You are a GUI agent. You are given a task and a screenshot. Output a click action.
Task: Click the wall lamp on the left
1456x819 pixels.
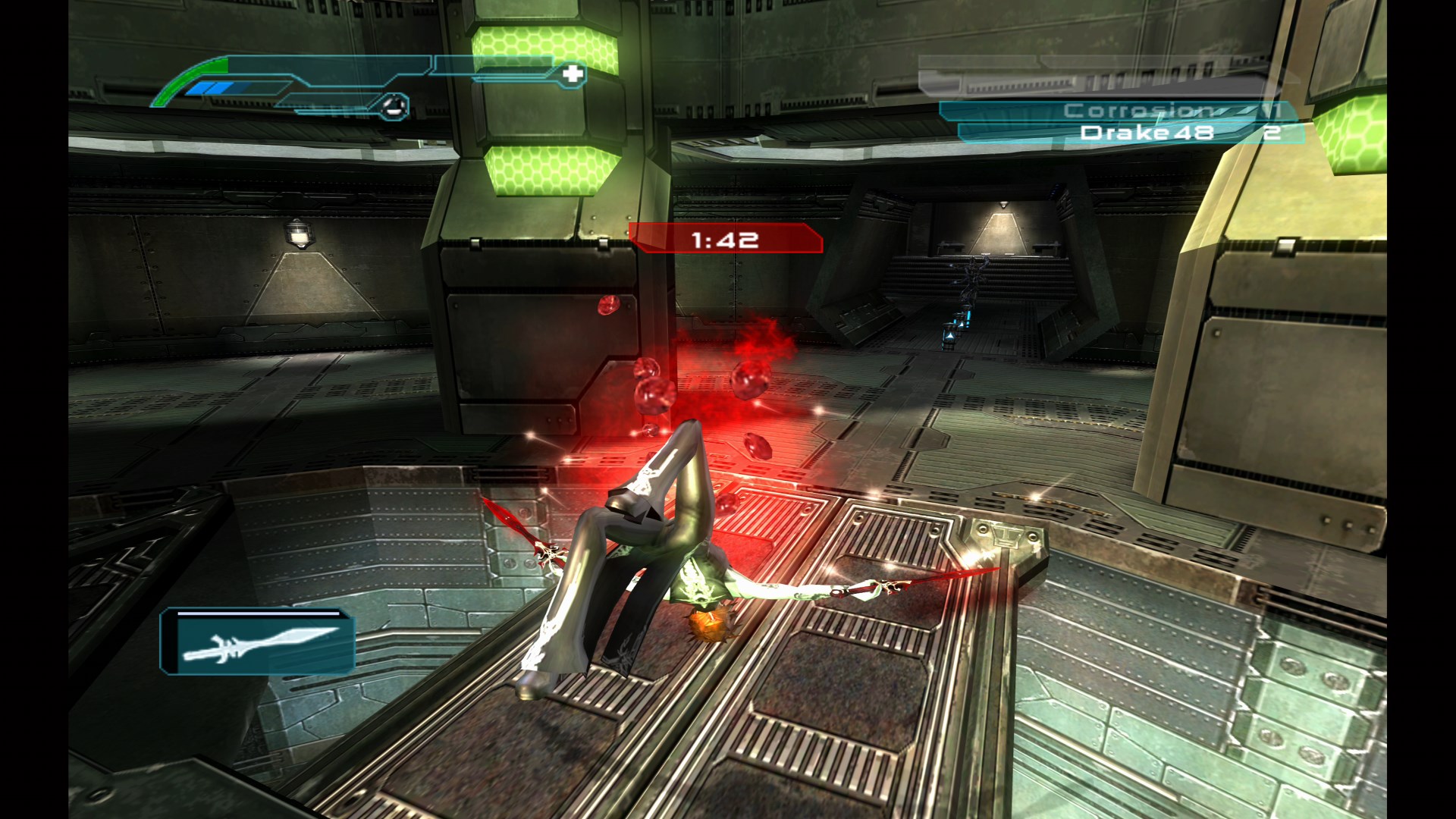(x=299, y=235)
